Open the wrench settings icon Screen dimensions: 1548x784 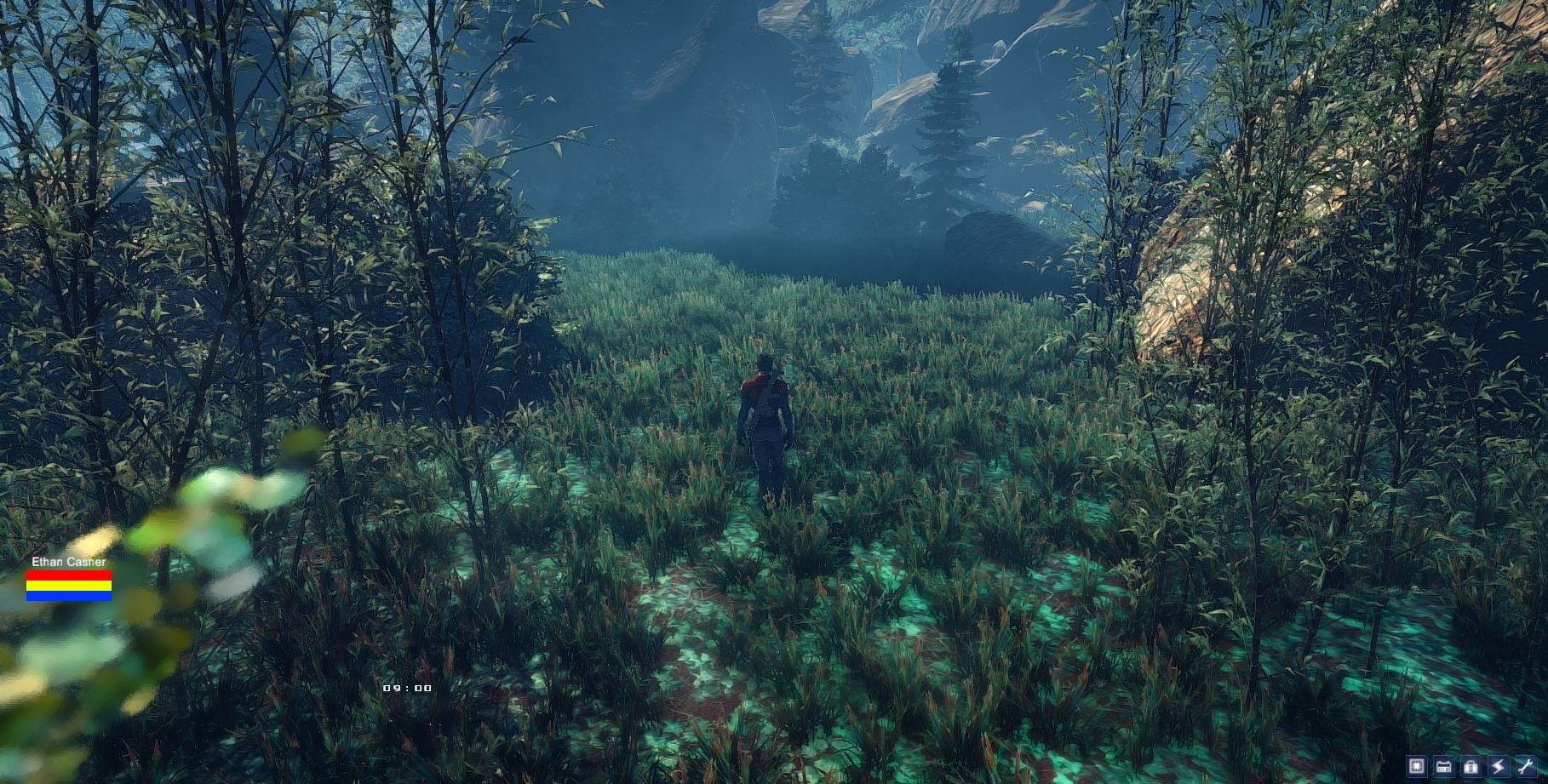click(x=1525, y=765)
